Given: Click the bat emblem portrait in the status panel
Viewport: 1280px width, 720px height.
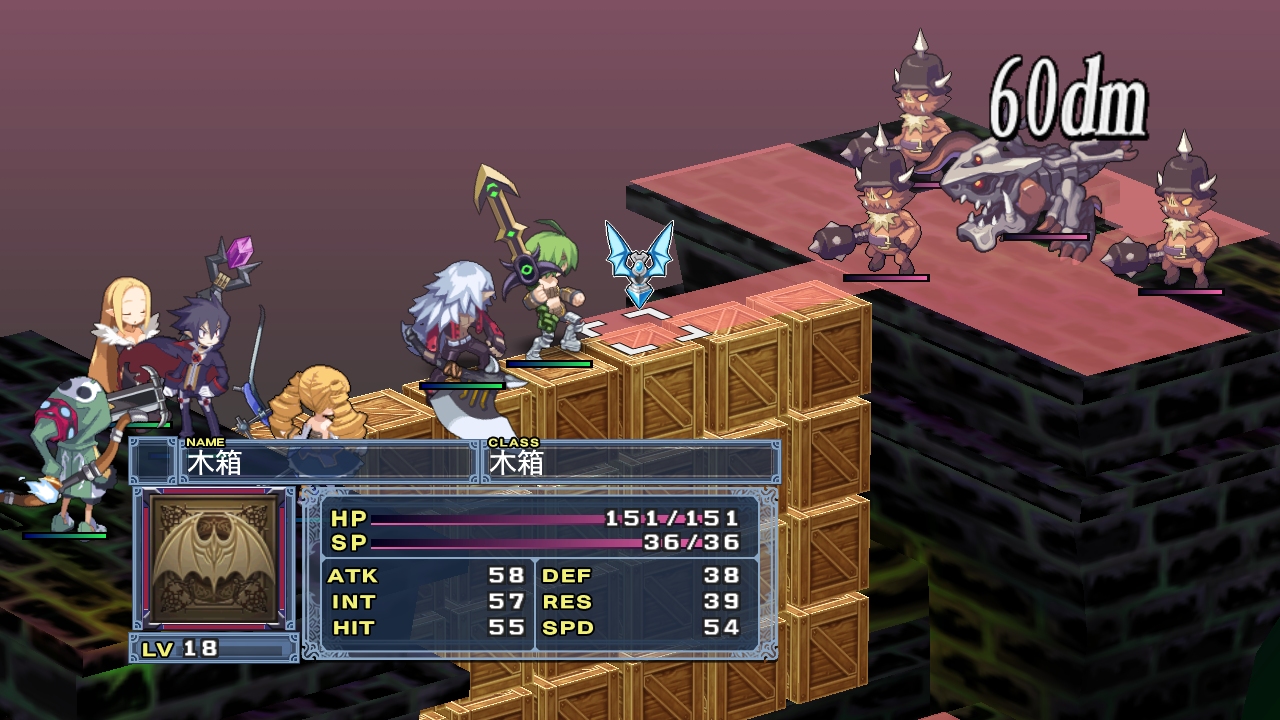Looking at the screenshot, I should point(214,559).
